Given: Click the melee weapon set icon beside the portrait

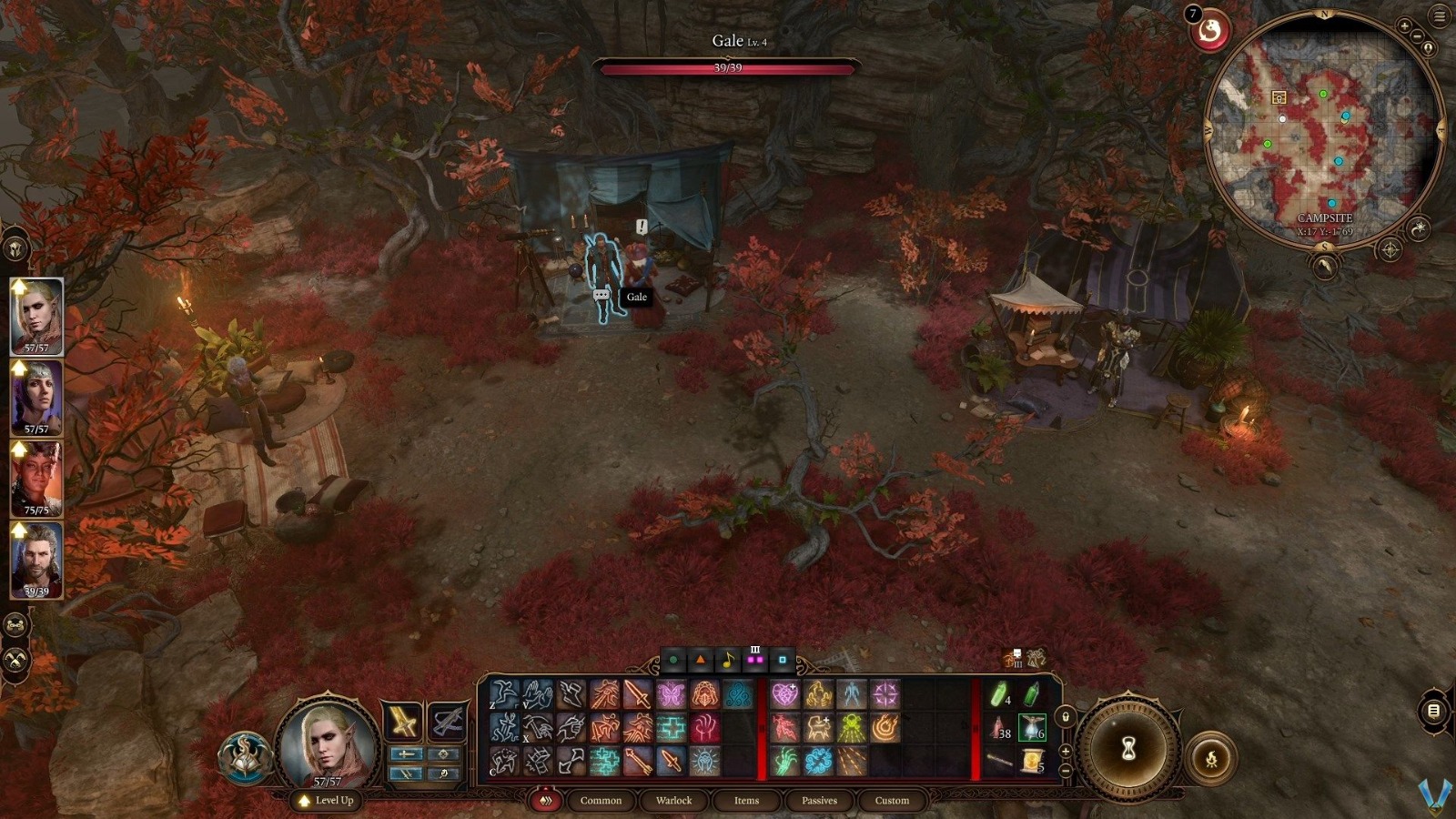Looking at the screenshot, I should (405, 722).
